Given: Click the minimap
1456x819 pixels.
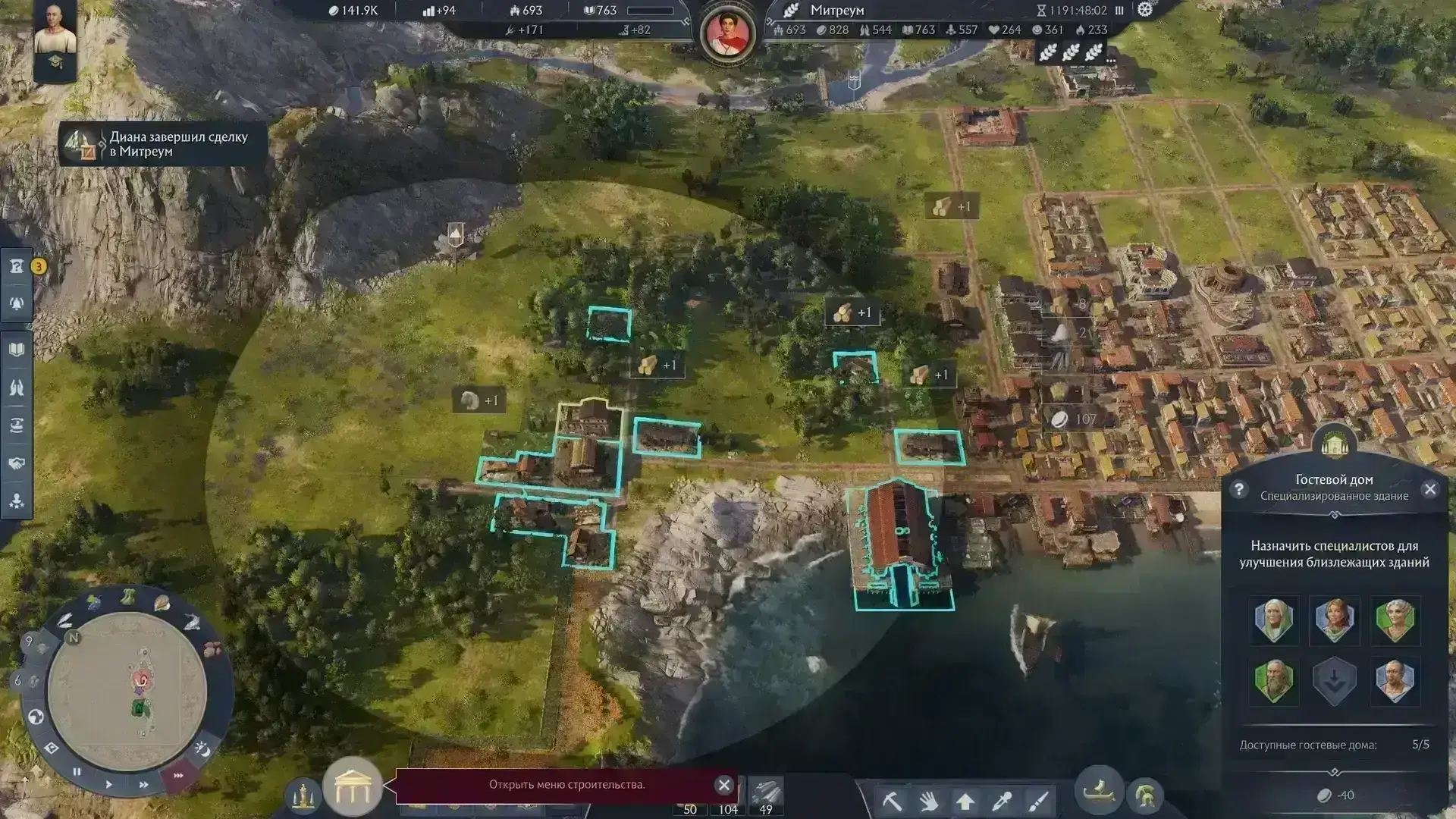Looking at the screenshot, I should (127, 690).
